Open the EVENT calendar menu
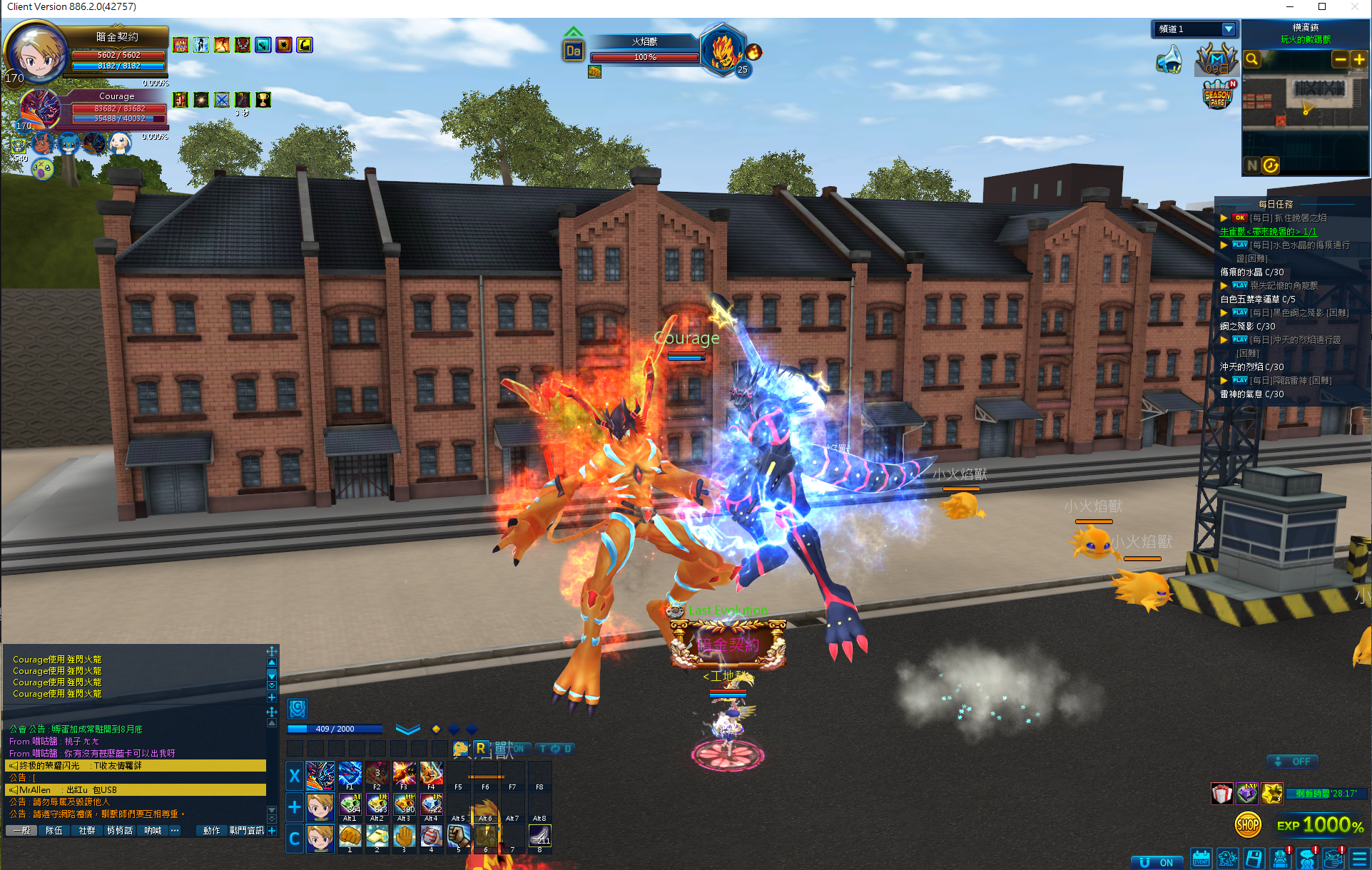Viewport: 1372px width, 870px height. click(x=1201, y=859)
